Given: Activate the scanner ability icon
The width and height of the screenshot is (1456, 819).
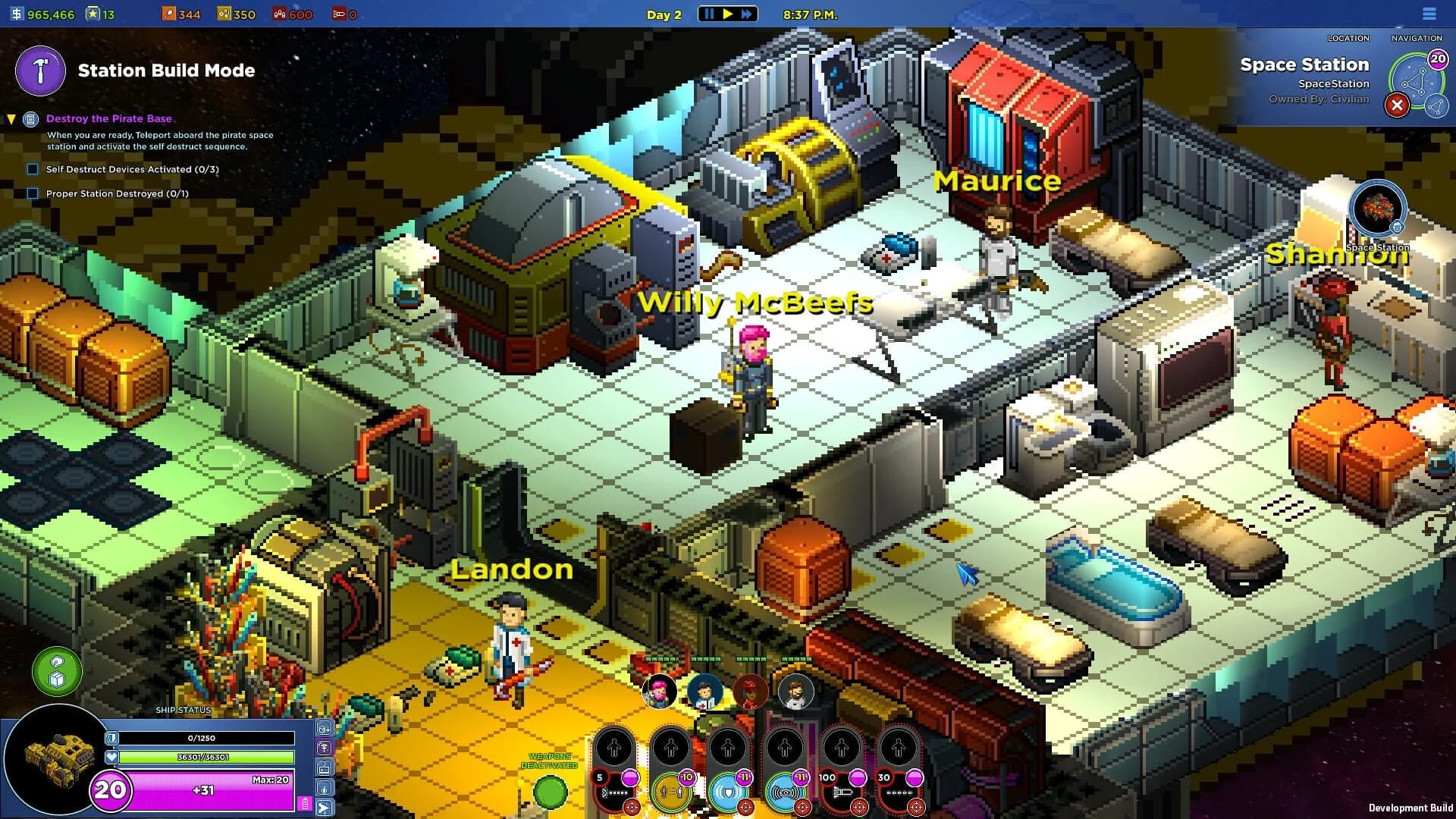Looking at the screenshot, I should point(786,793).
